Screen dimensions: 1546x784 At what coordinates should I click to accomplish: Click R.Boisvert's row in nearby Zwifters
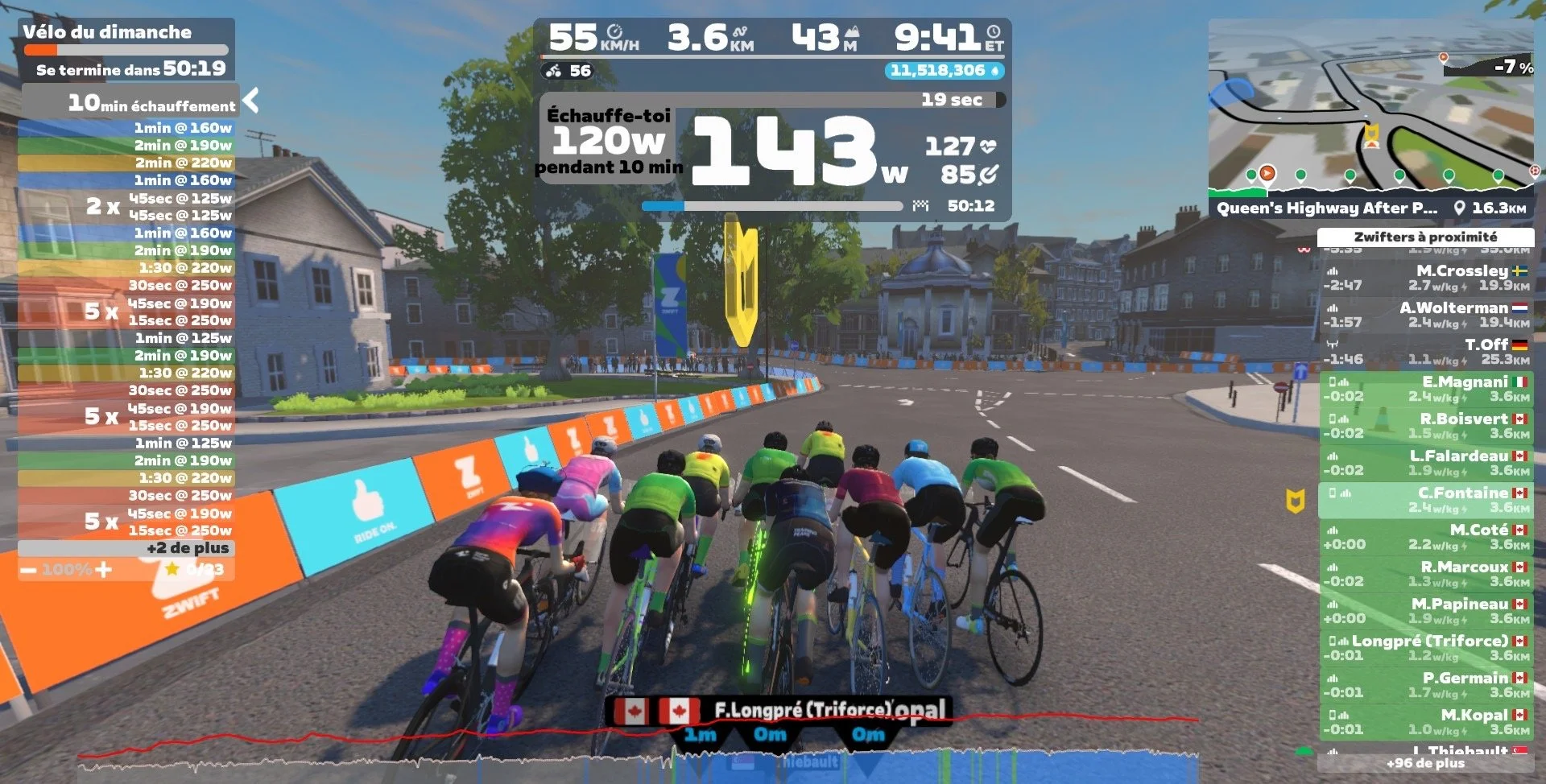1425,426
